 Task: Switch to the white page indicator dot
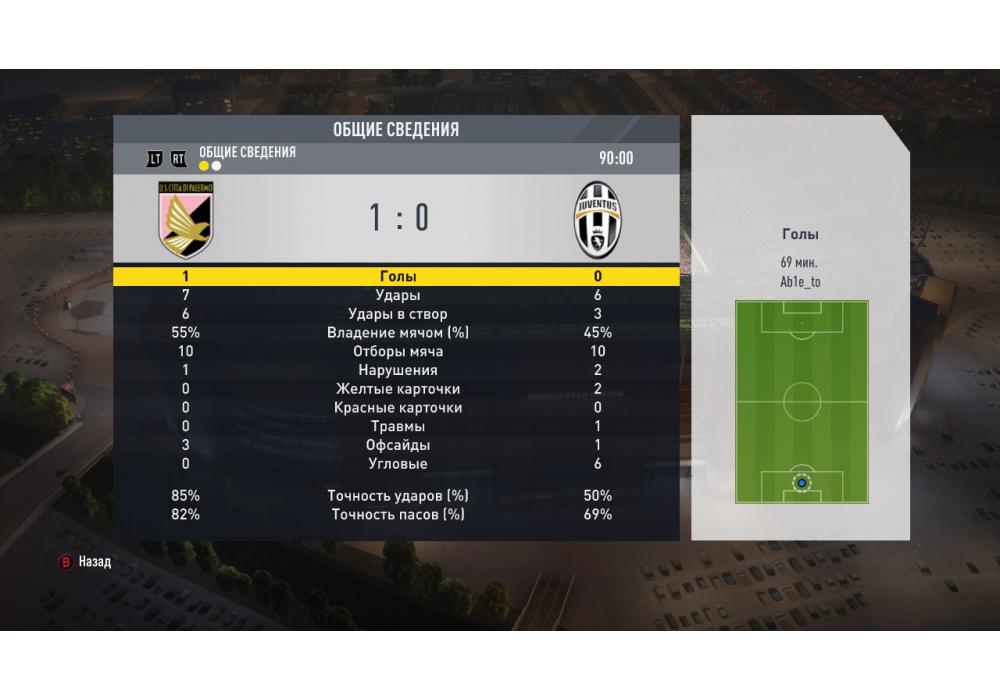[216, 166]
